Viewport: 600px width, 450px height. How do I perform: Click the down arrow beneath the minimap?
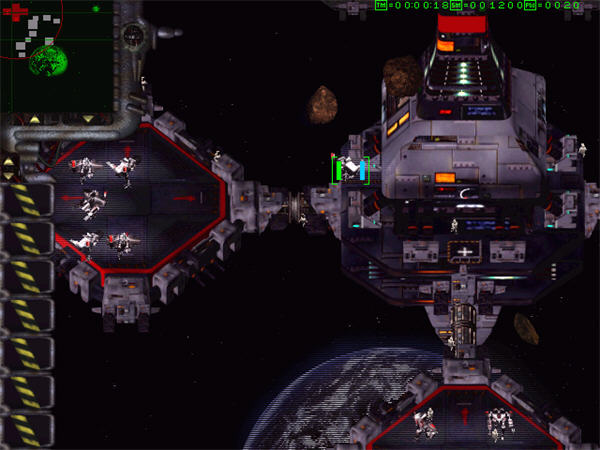coord(86,119)
